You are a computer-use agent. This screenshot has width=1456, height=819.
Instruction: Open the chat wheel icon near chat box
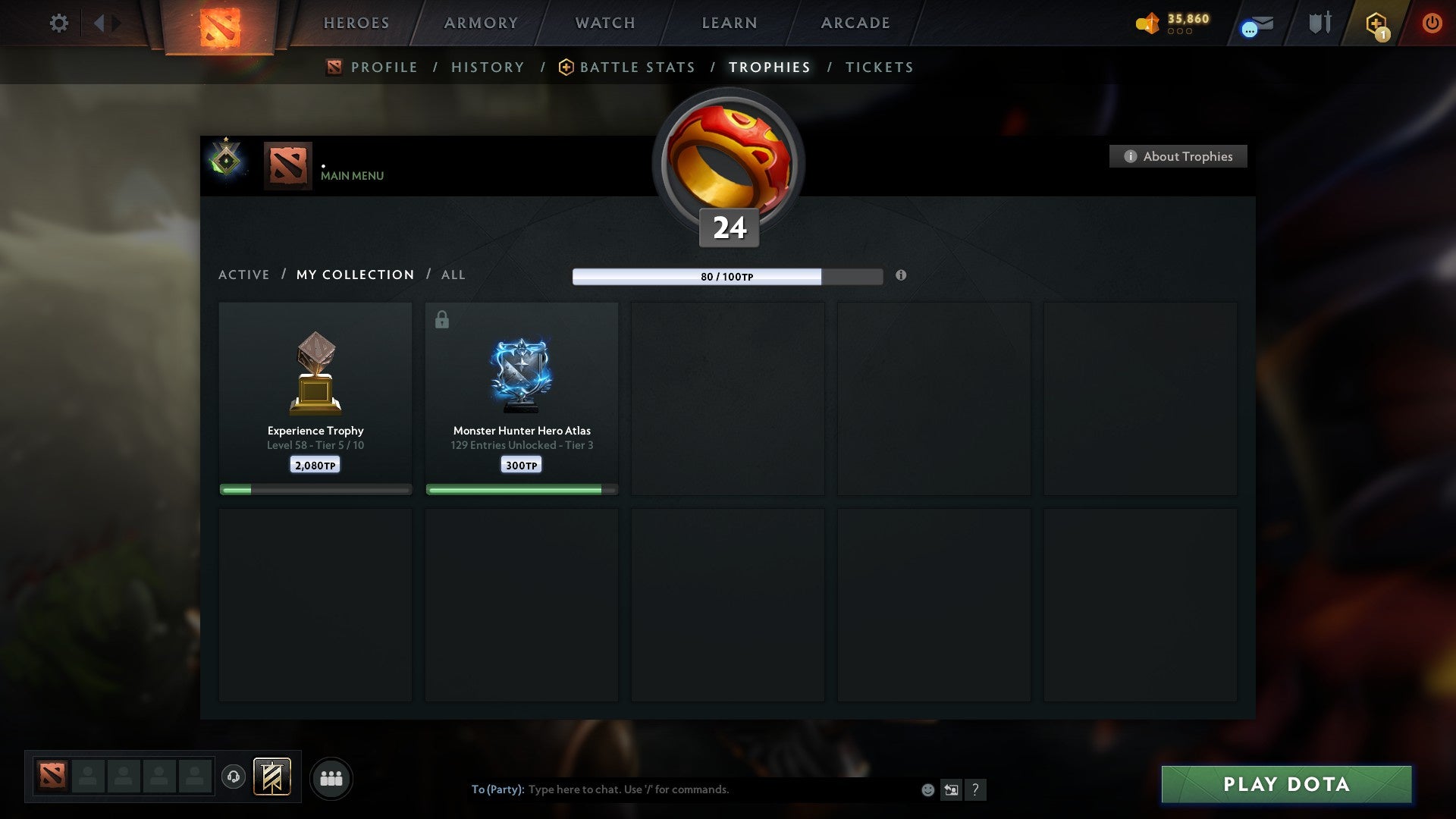point(952,789)
